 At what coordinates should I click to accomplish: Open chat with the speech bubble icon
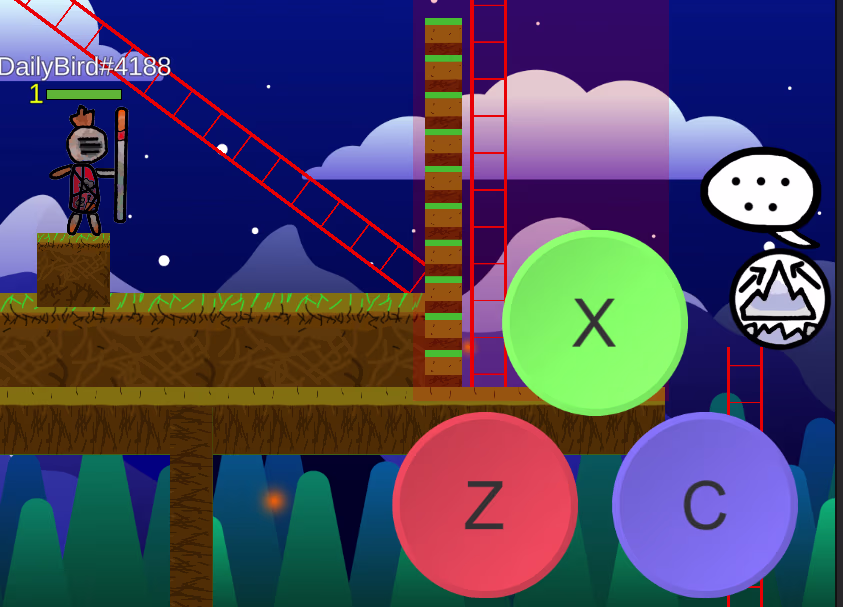[761, 192]
